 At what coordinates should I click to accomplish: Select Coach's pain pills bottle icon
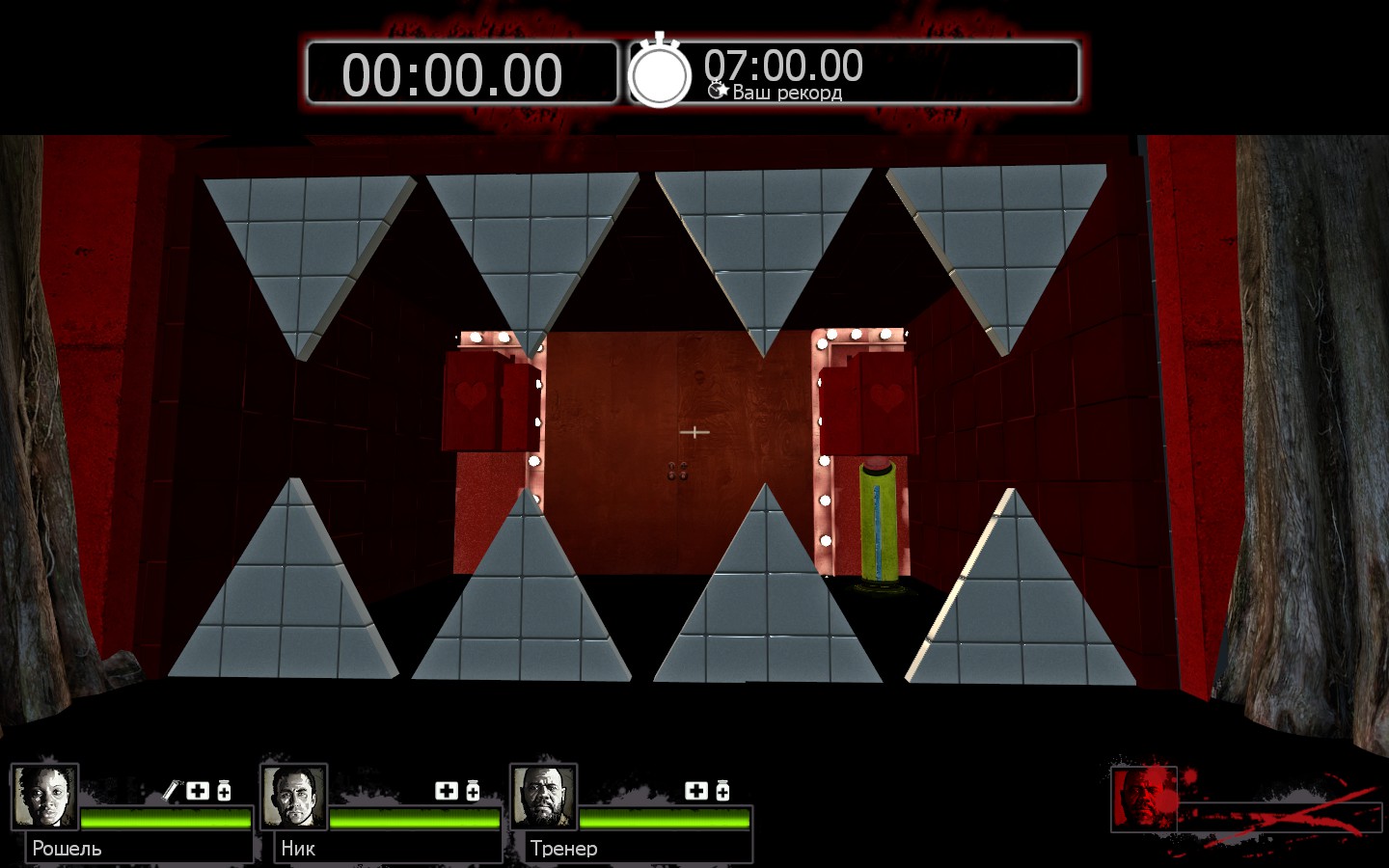click(722, 791)
